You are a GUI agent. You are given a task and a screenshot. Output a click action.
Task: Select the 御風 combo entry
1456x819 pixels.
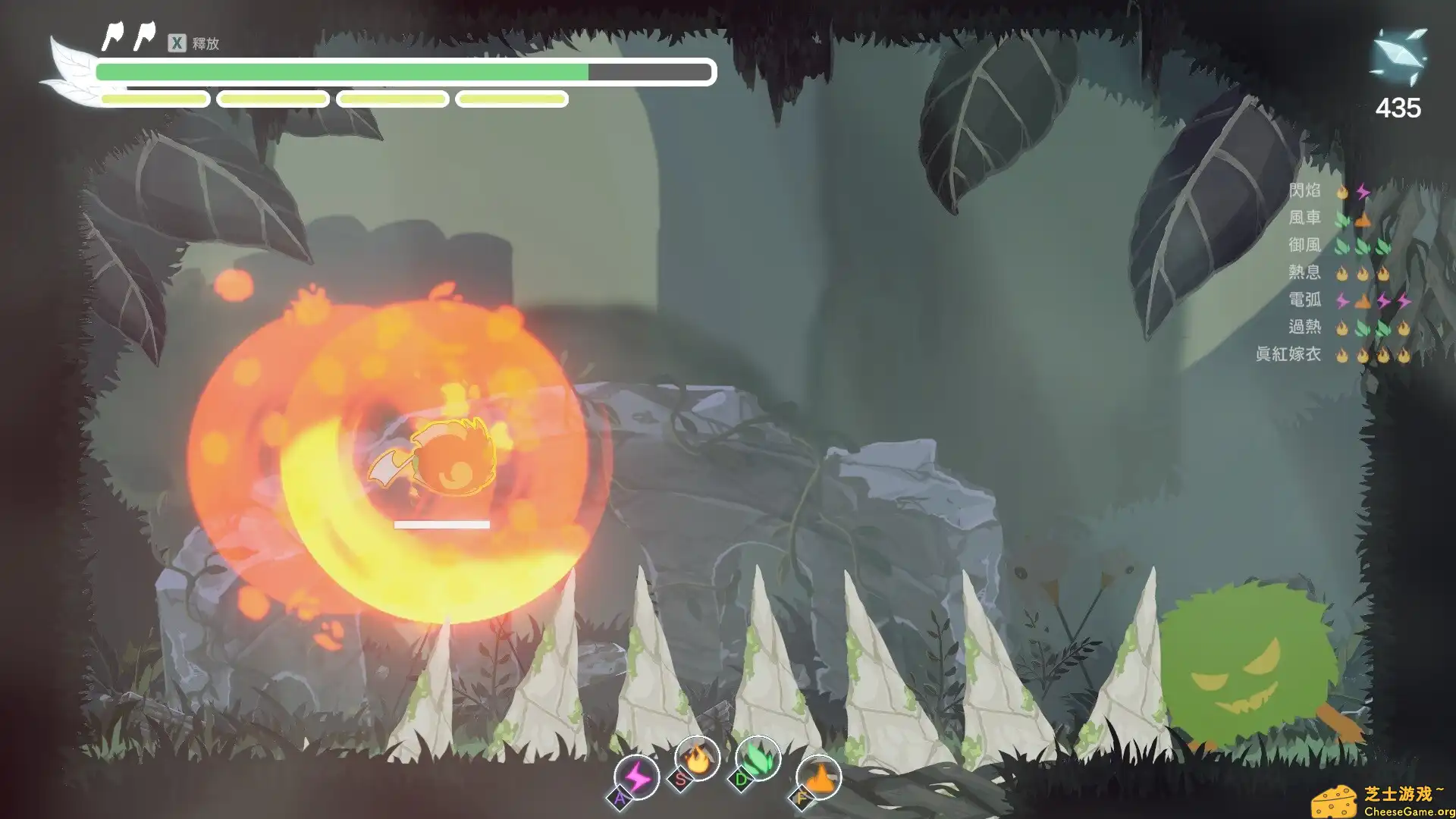coord(1304,245)
